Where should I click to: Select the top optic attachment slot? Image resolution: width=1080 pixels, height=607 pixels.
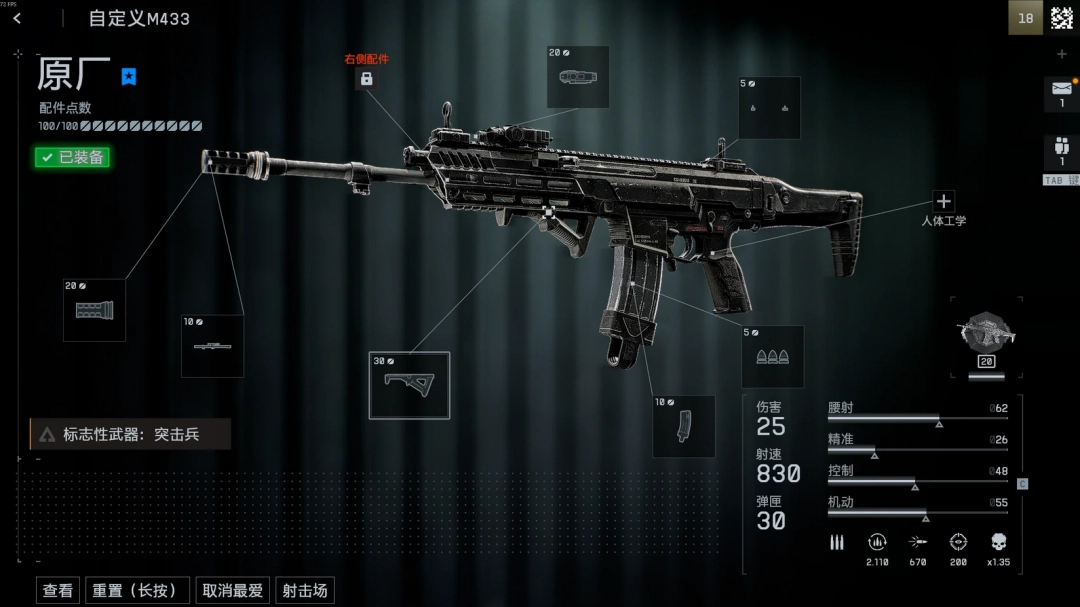tap(578, 77)
